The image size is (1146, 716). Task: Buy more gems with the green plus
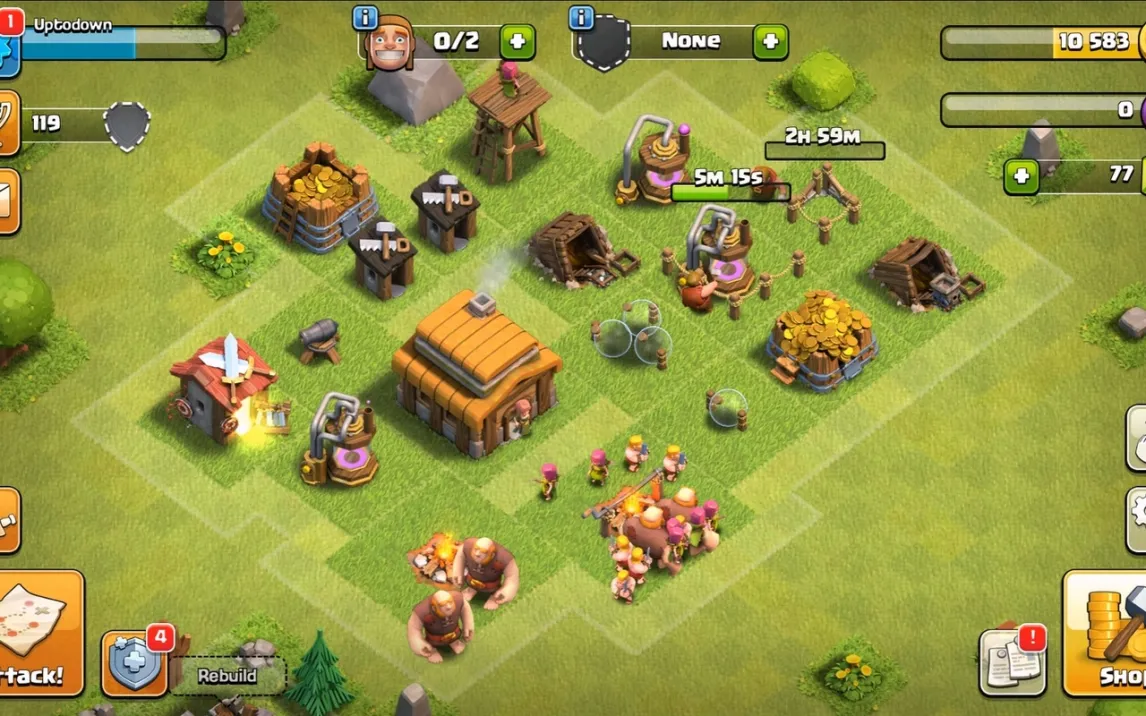coord(1021,177)
